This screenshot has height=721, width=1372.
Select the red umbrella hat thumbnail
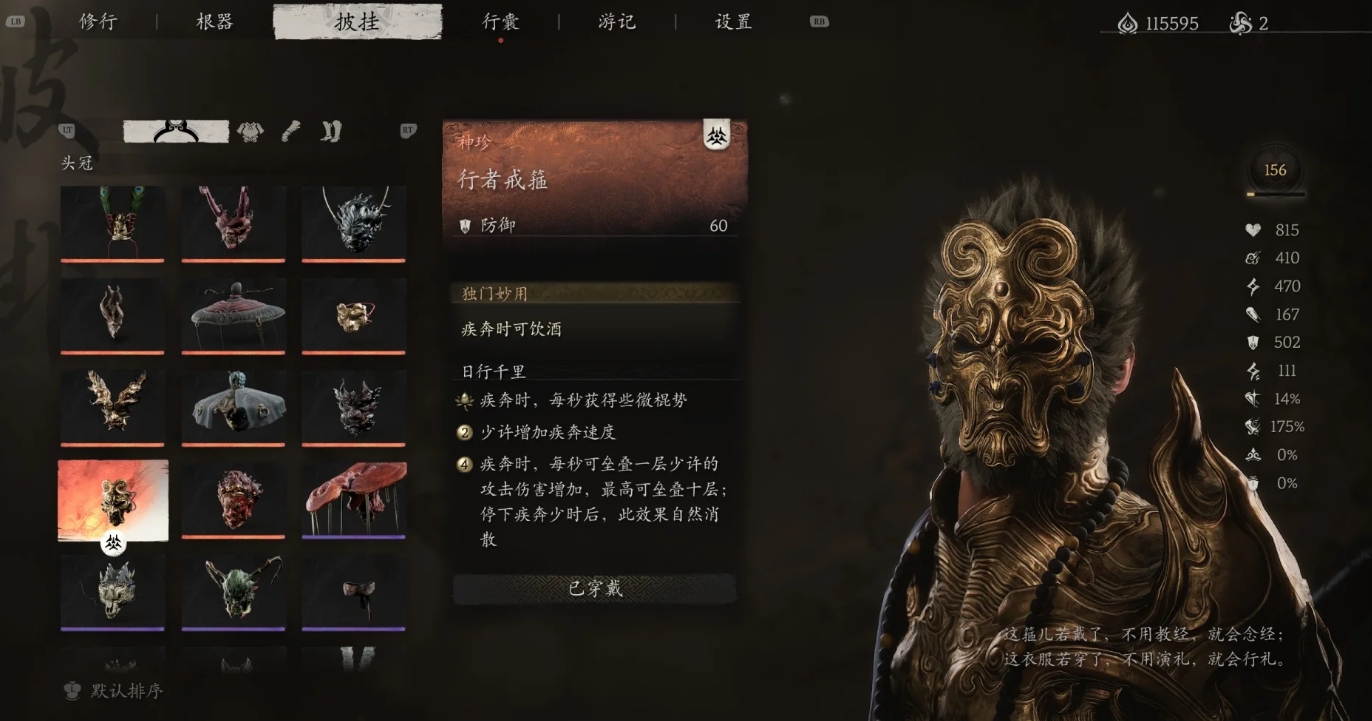coord(232,314)
